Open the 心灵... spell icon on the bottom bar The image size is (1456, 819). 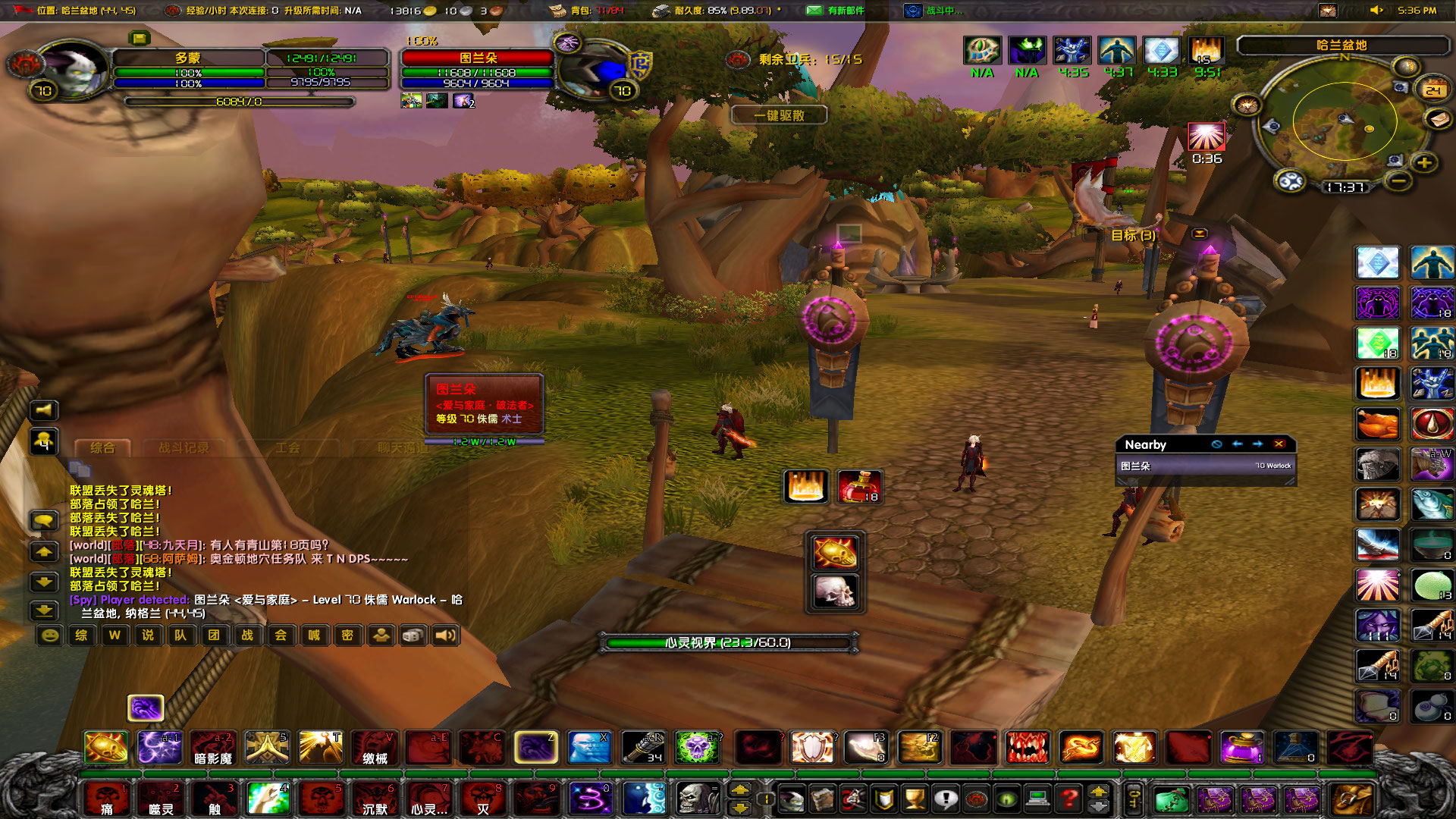[x=428, y=799]
